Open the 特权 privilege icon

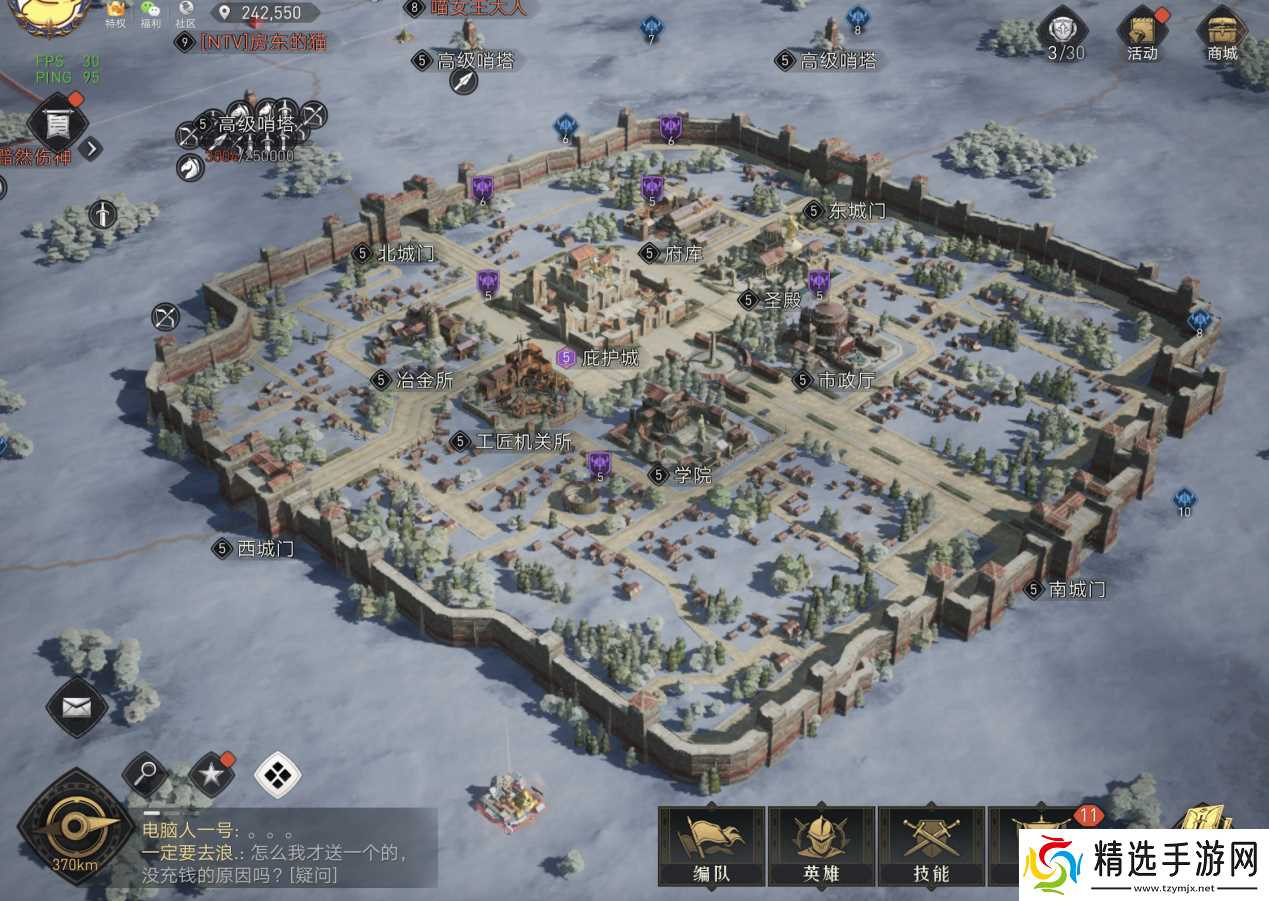pyautogui.click(x=116, y=13)
